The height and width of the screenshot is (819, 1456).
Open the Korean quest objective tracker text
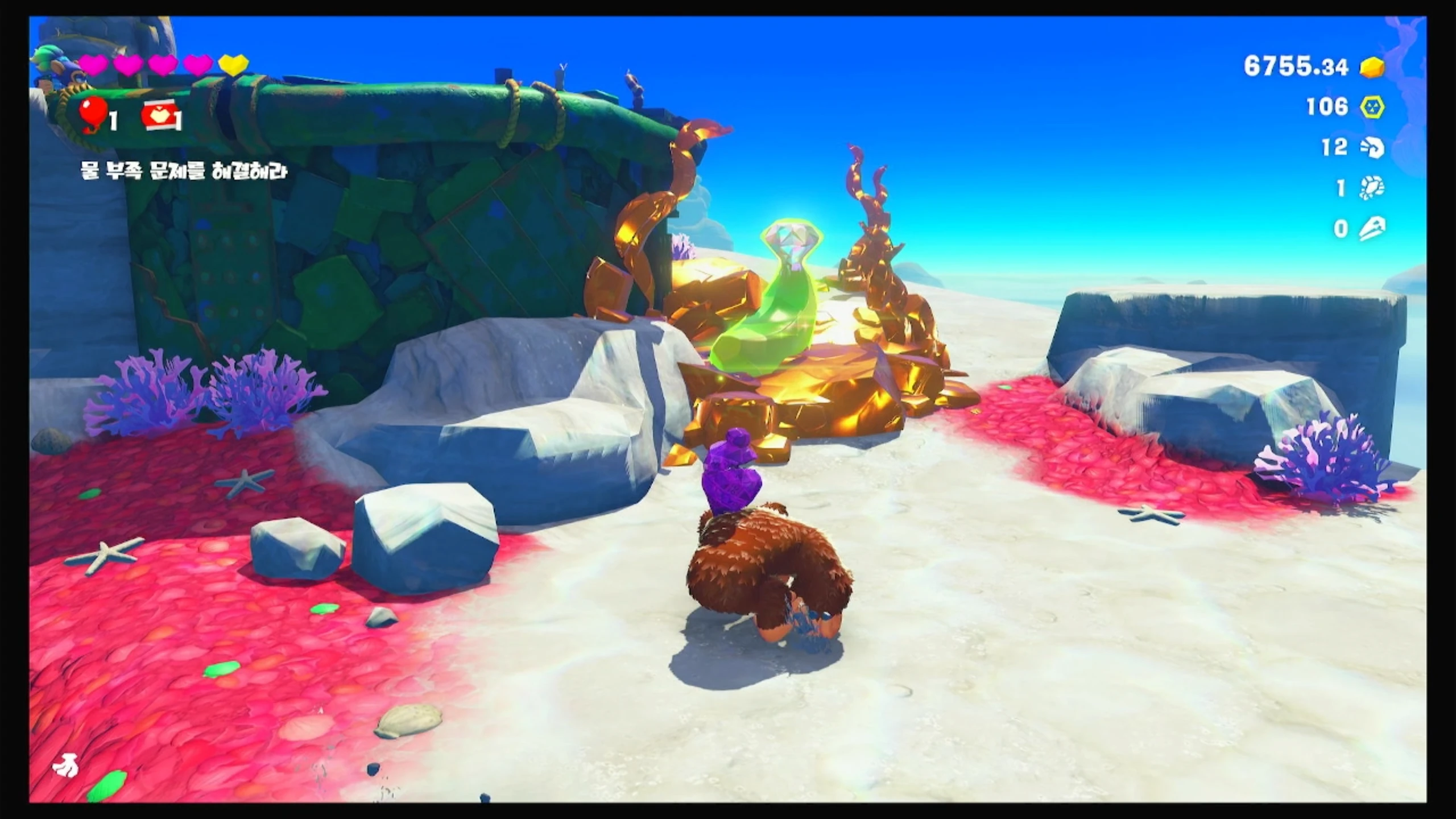184,171
